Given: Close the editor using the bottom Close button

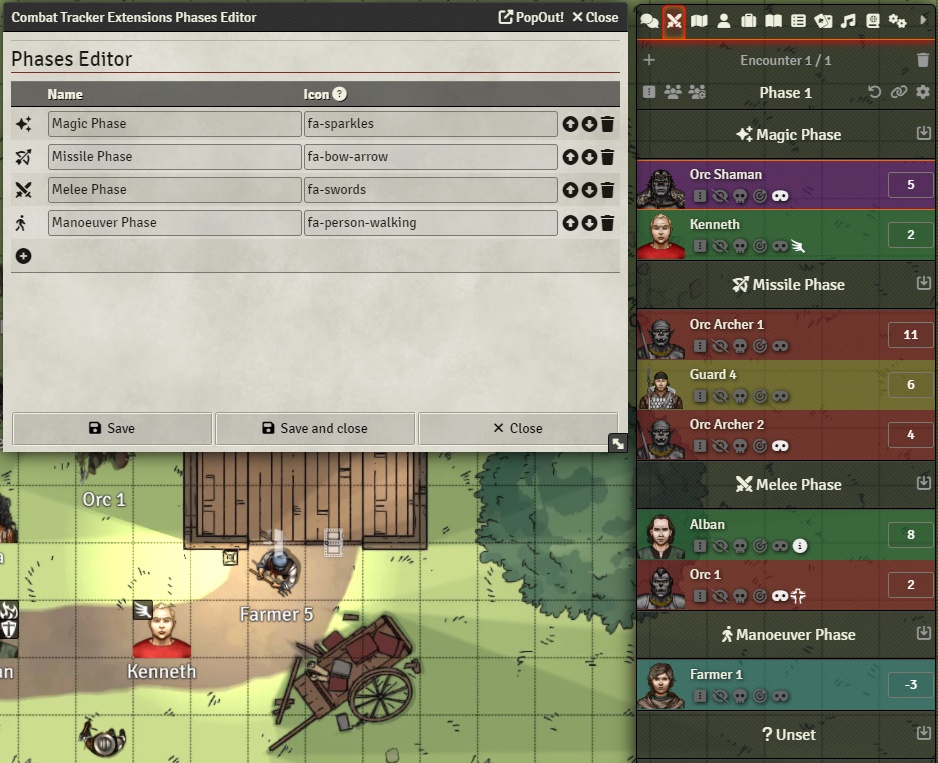Looking at the screenshot, I should point(518,428).
